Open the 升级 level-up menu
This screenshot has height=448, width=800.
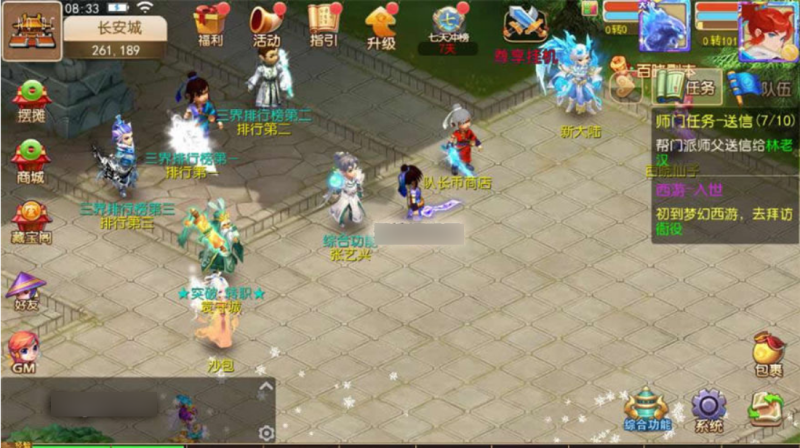coord(381,24)
